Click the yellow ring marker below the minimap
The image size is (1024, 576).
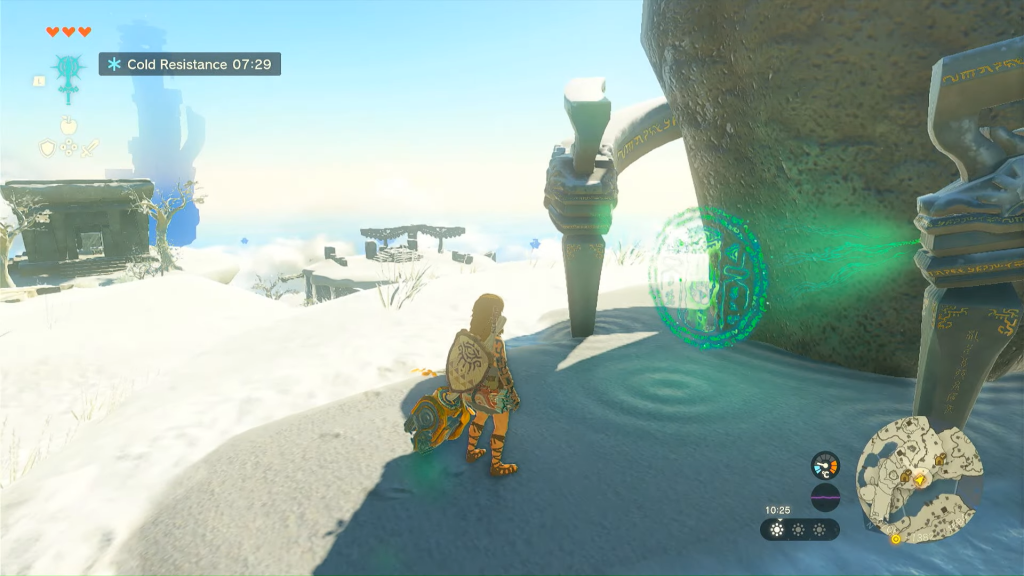tap(895, 539)
